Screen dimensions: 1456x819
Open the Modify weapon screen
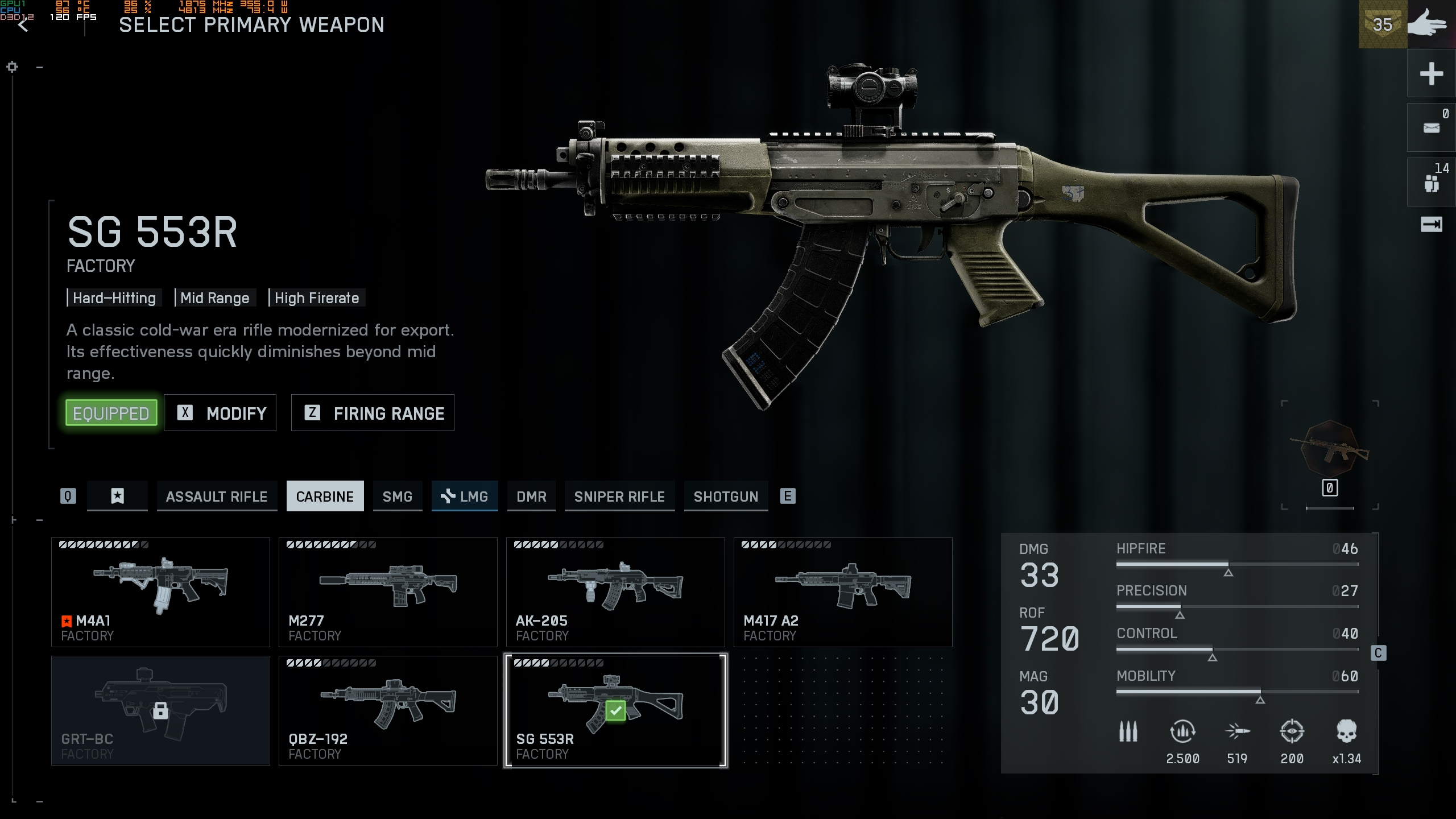(220, 413)
